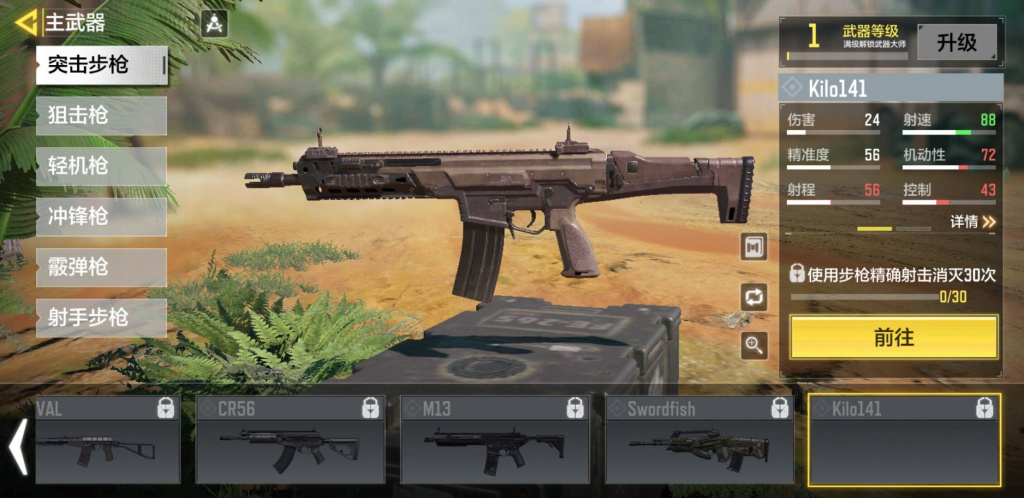
Task: Select the M13 weapon card
Action: 495,439
